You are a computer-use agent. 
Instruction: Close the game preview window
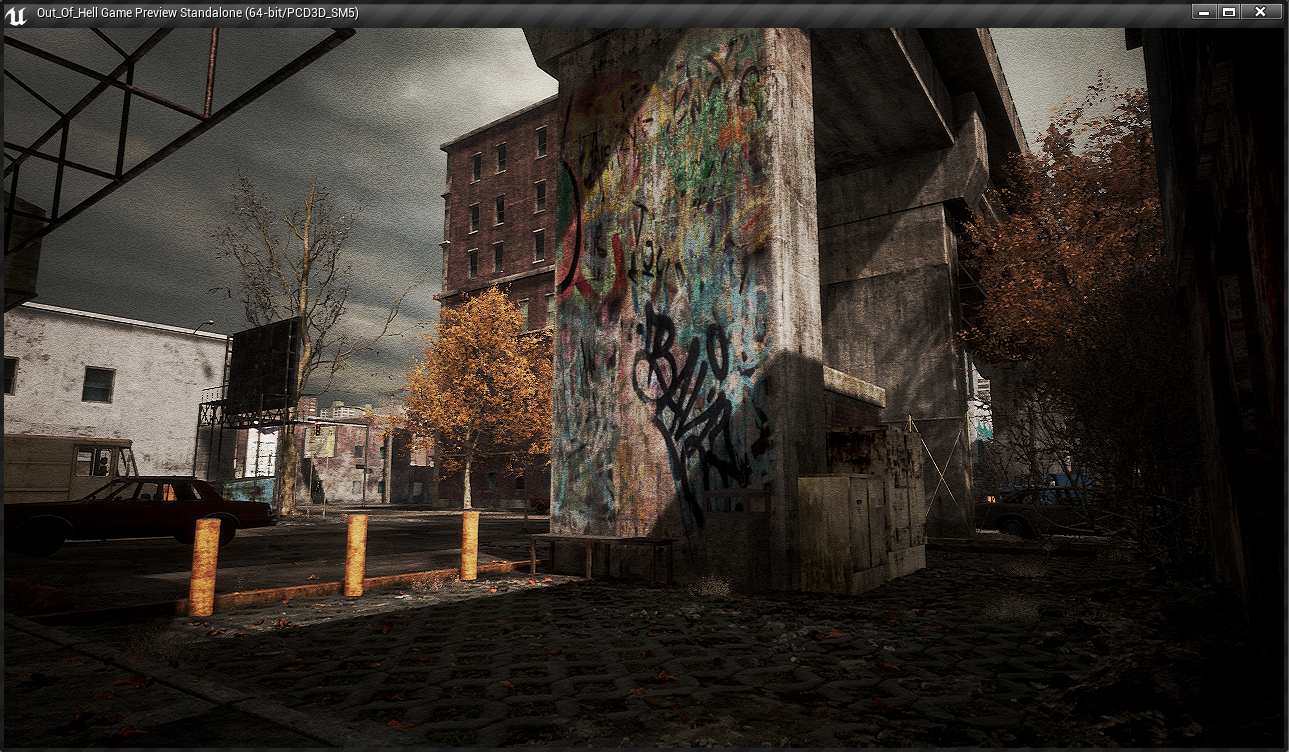click(x=1260, y=12)
